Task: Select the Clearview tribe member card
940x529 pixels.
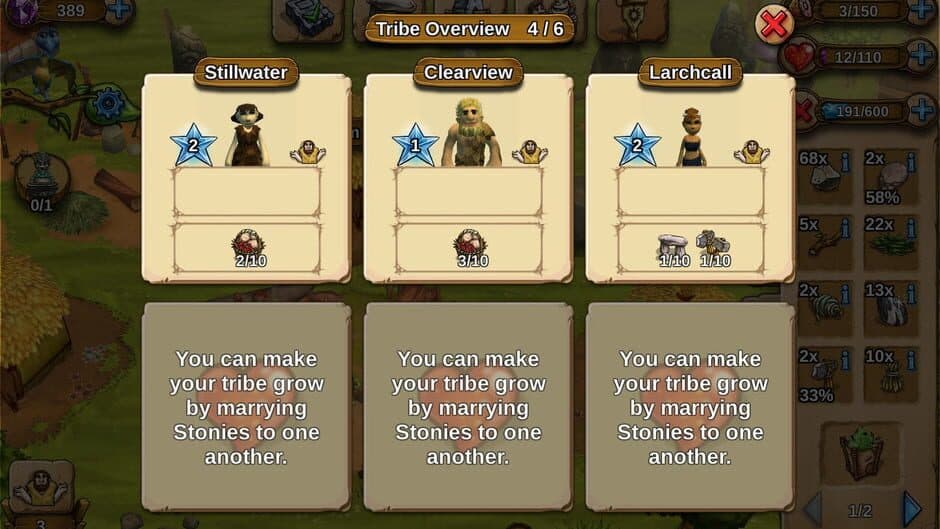Action: (x=468, y=178)
